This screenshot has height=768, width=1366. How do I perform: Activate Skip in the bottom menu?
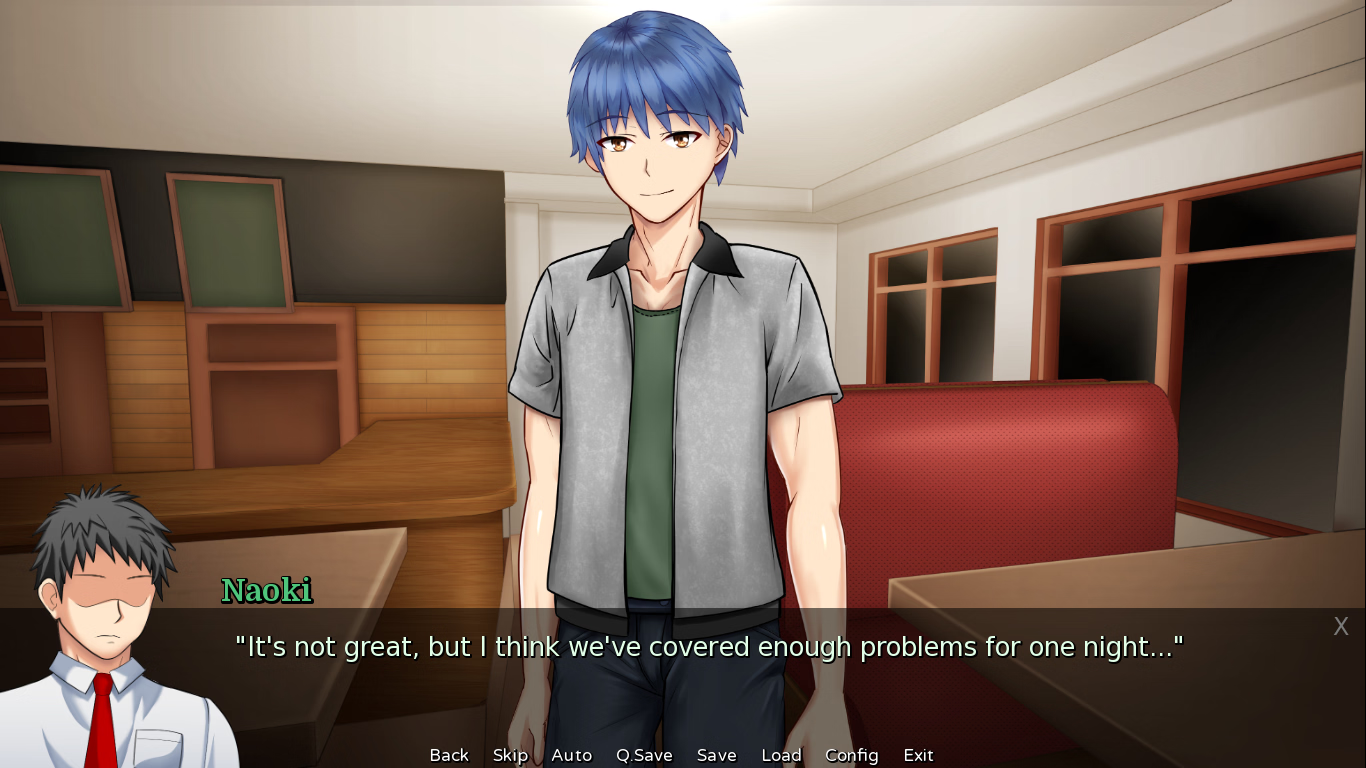[510, 755]
